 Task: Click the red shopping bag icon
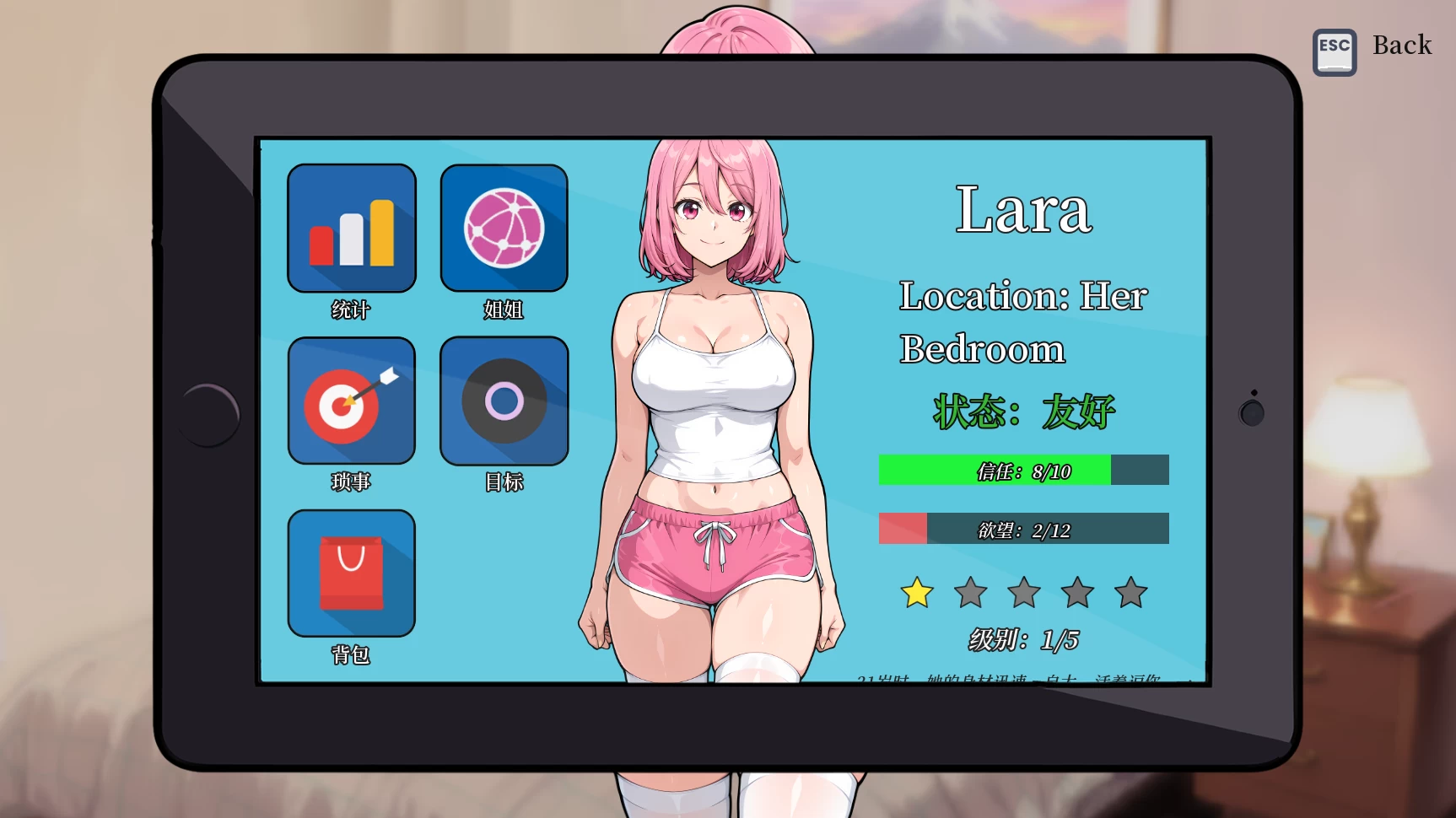click(351, 571)
